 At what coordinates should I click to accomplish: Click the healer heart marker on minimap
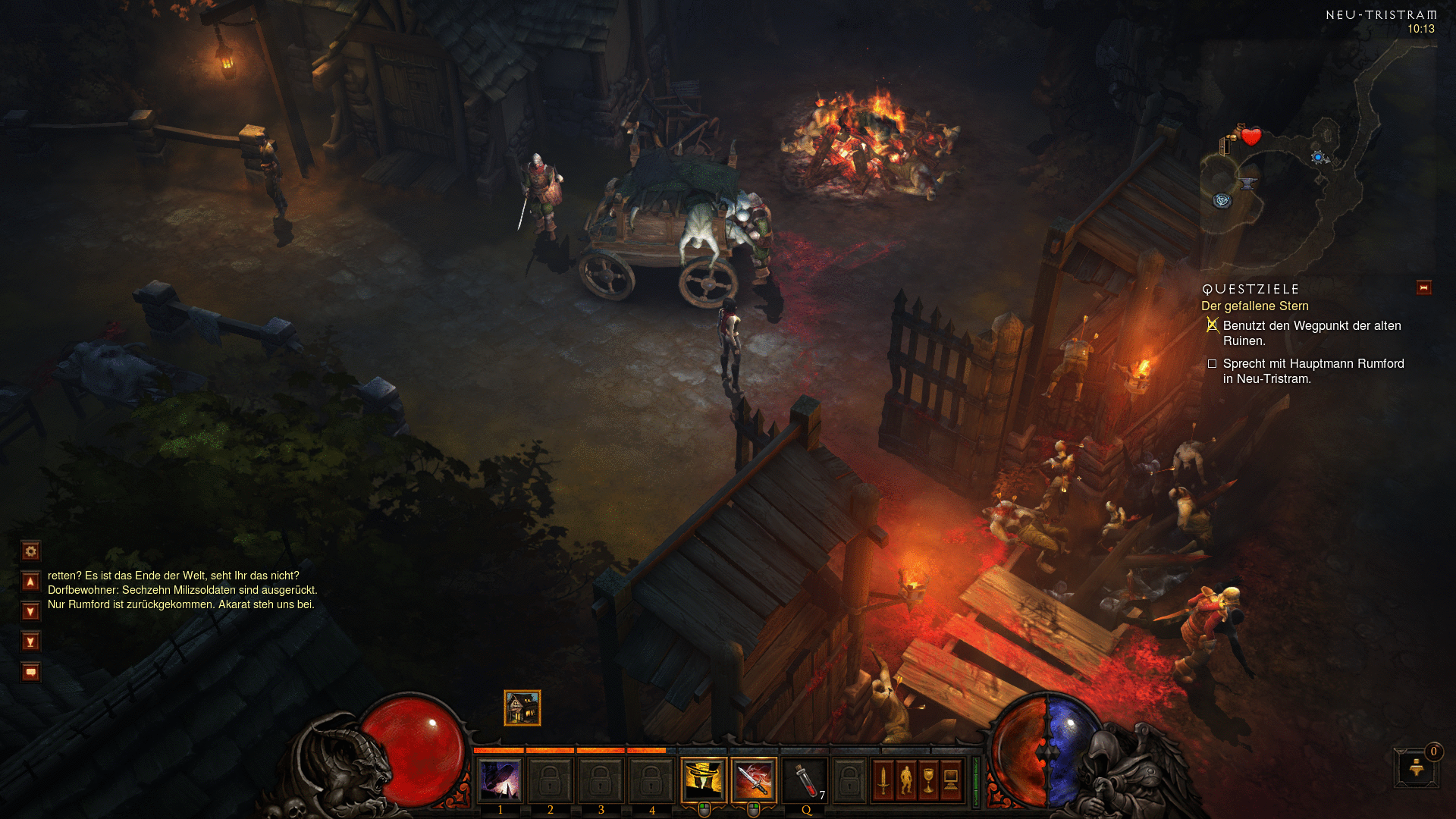tap(1251, 136)
